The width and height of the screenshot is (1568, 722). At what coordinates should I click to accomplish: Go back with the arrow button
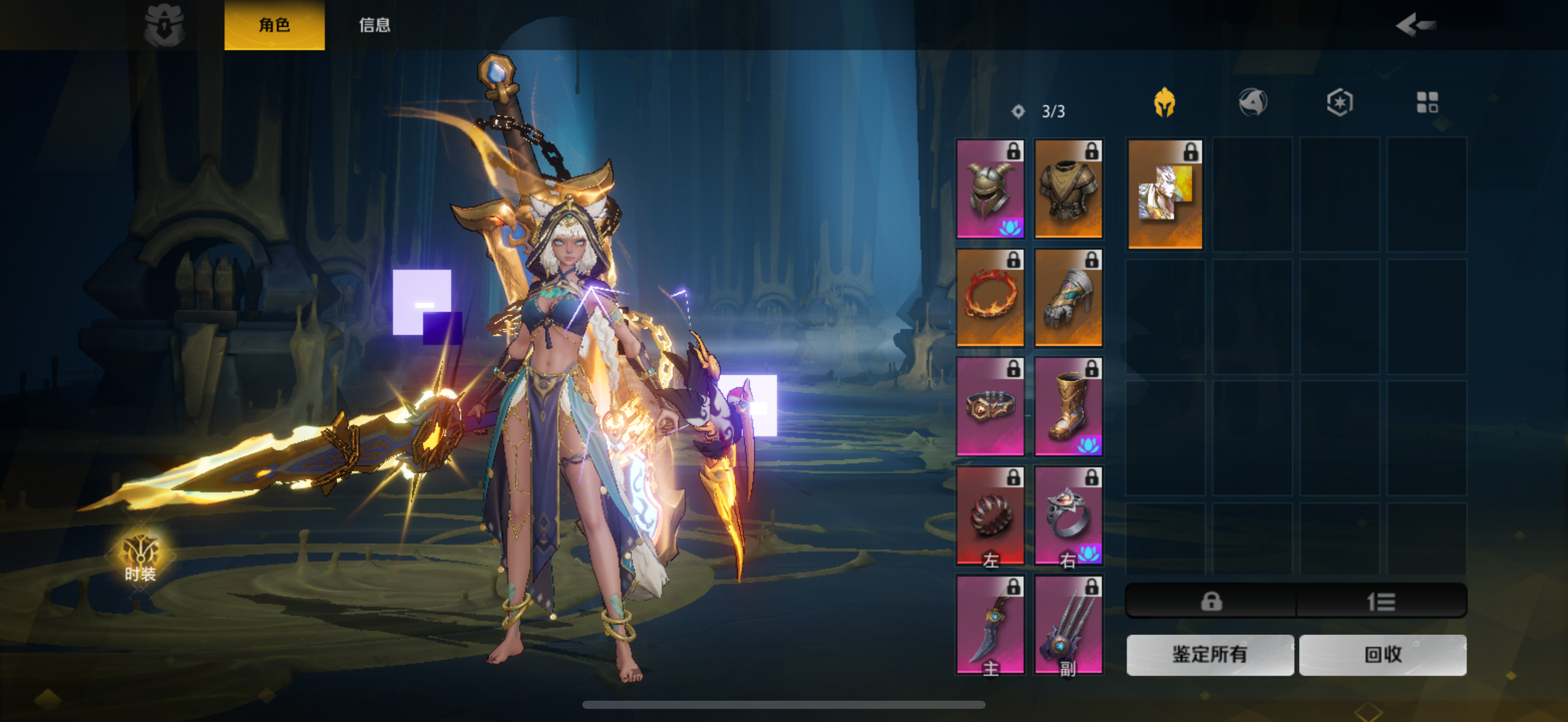tap(1415, 25)
